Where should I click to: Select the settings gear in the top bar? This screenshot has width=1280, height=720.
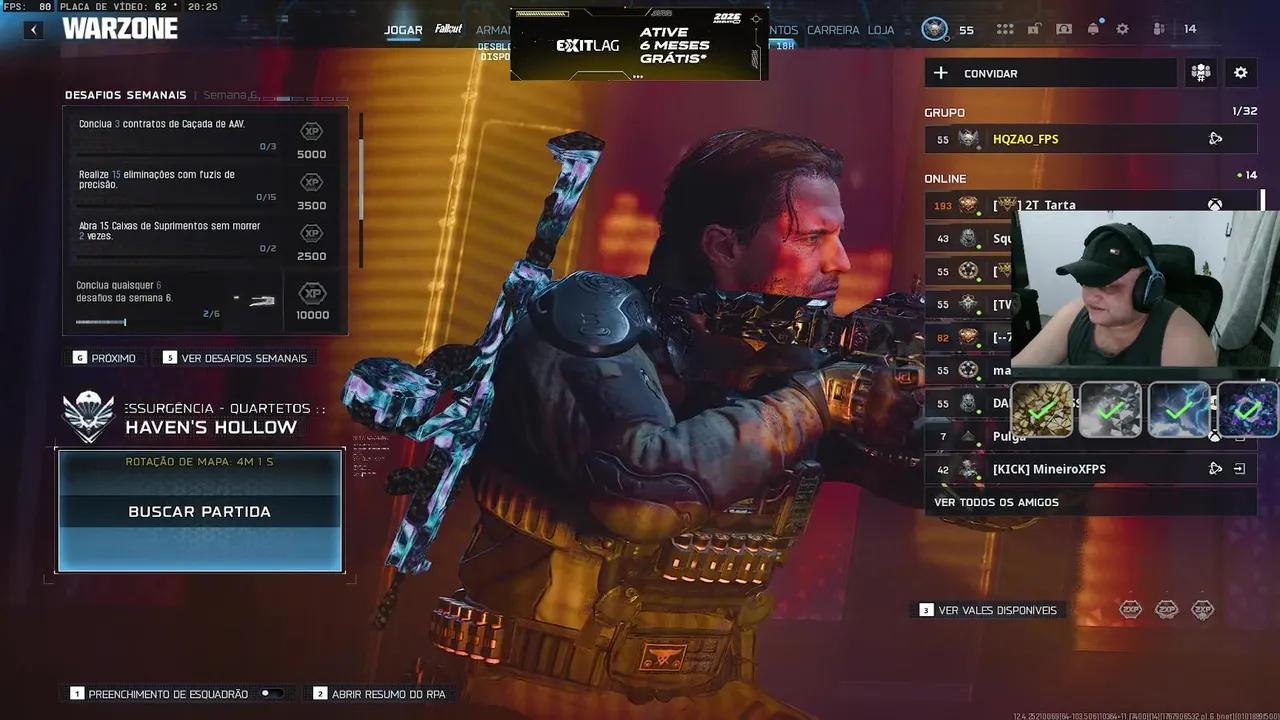[x=1122, y=28]
